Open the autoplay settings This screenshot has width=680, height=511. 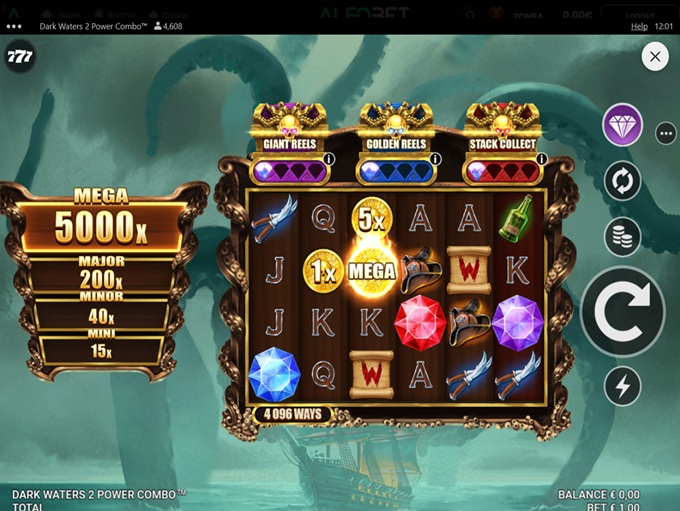click(x=622, y=181)
